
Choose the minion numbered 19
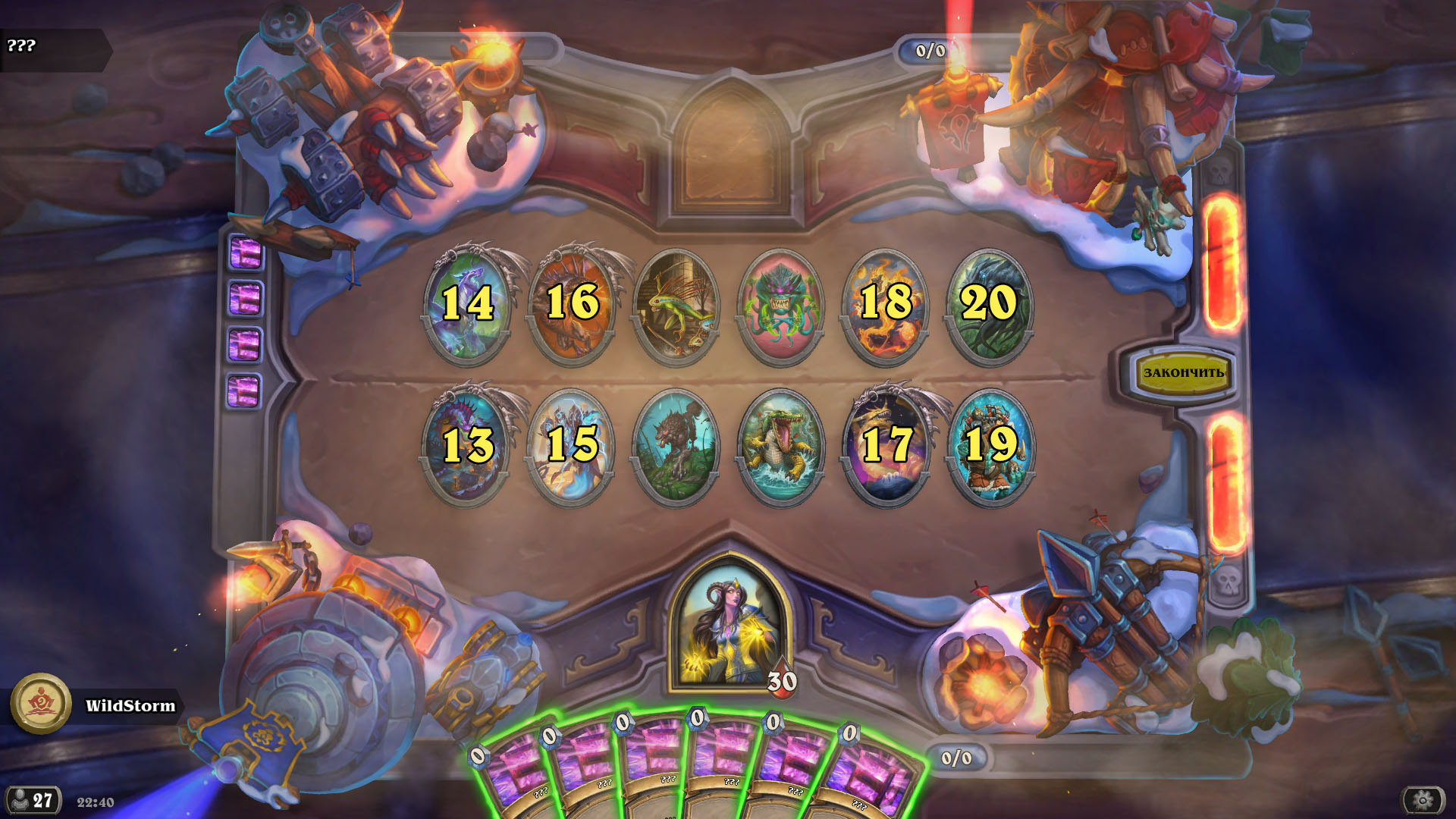coord(990,446)
